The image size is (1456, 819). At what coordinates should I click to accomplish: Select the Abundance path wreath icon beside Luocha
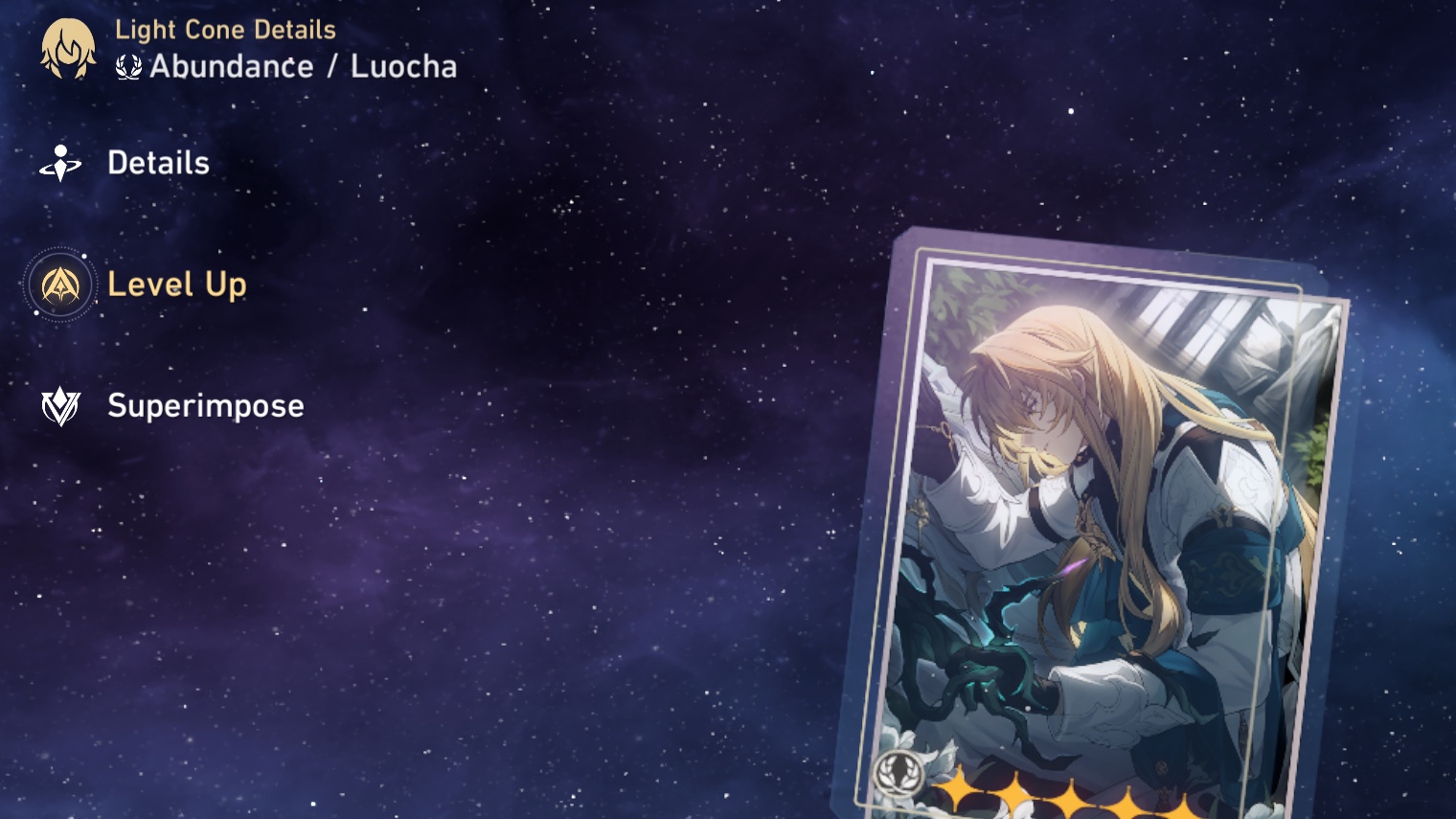click(127, 67)
